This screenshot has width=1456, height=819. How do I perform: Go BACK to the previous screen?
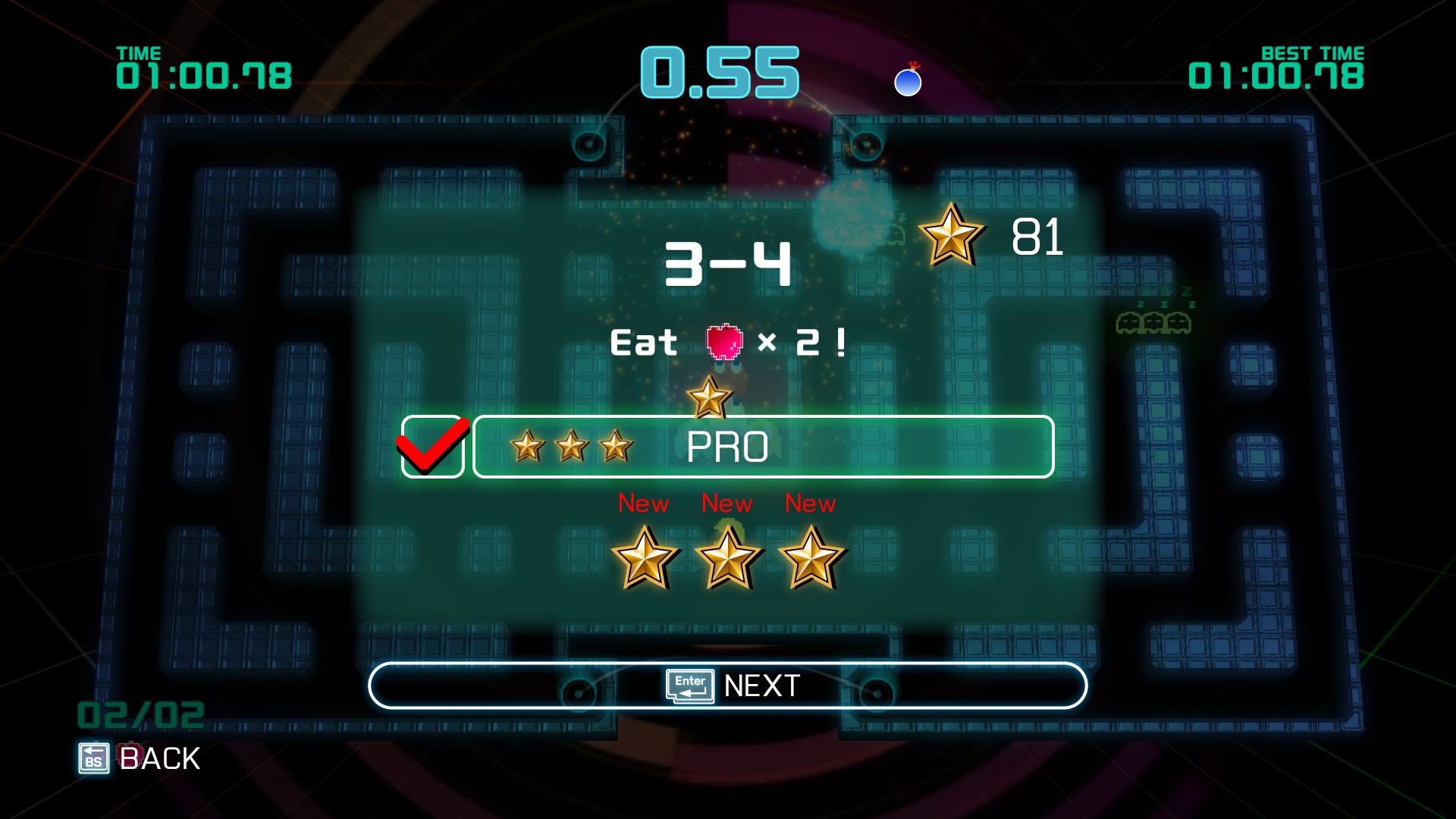(140, 758)
